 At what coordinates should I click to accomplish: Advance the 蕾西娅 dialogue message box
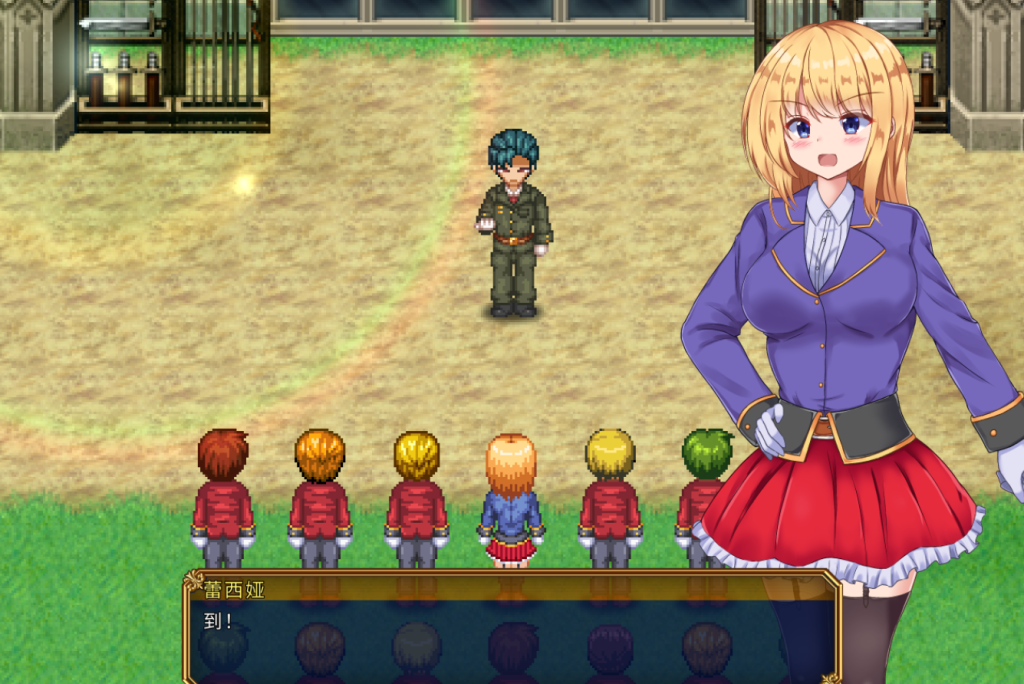pyautogui.click(x=510, y=635)
